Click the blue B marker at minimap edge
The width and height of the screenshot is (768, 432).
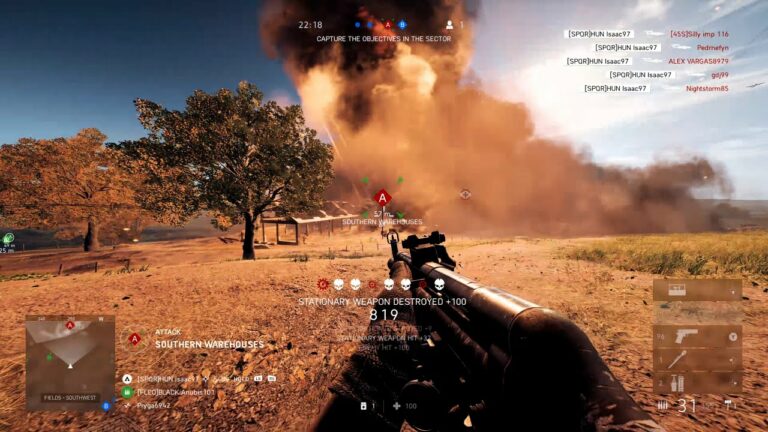point(106,405)
